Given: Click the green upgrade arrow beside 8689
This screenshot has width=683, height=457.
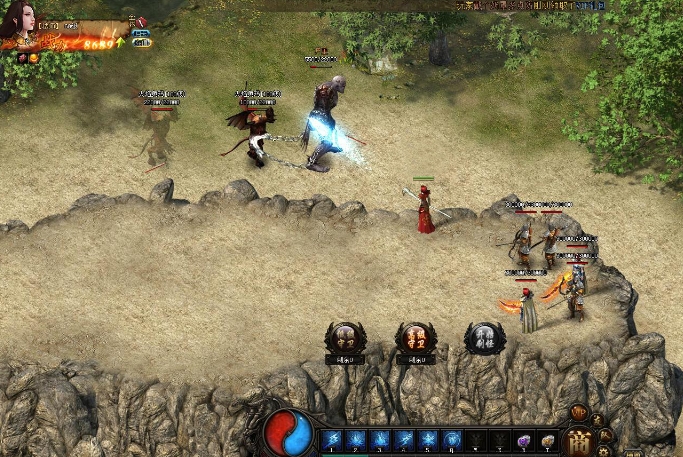Looking at the screenshot, I should (120, 42).
